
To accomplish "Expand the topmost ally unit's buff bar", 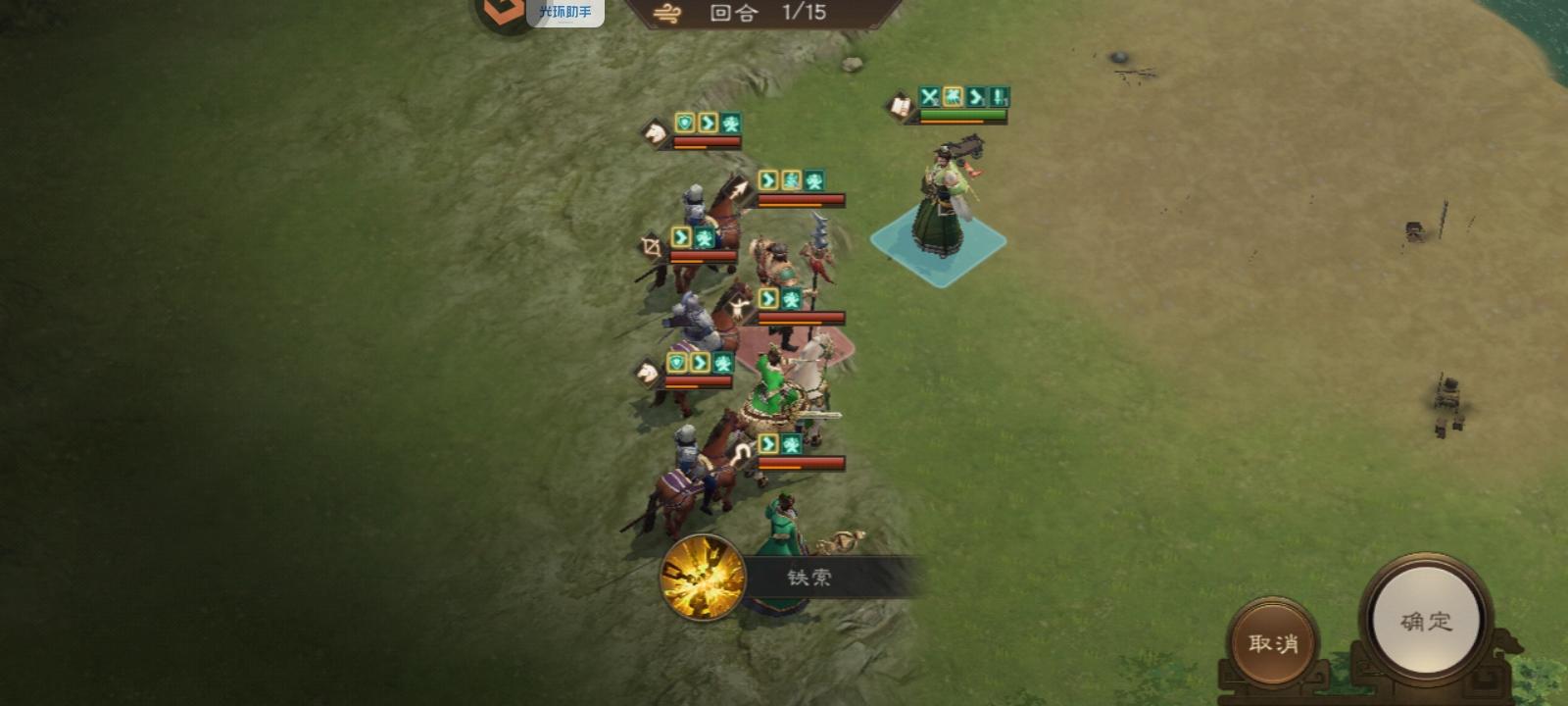I will pyautogui.click(x=706, y=124).
